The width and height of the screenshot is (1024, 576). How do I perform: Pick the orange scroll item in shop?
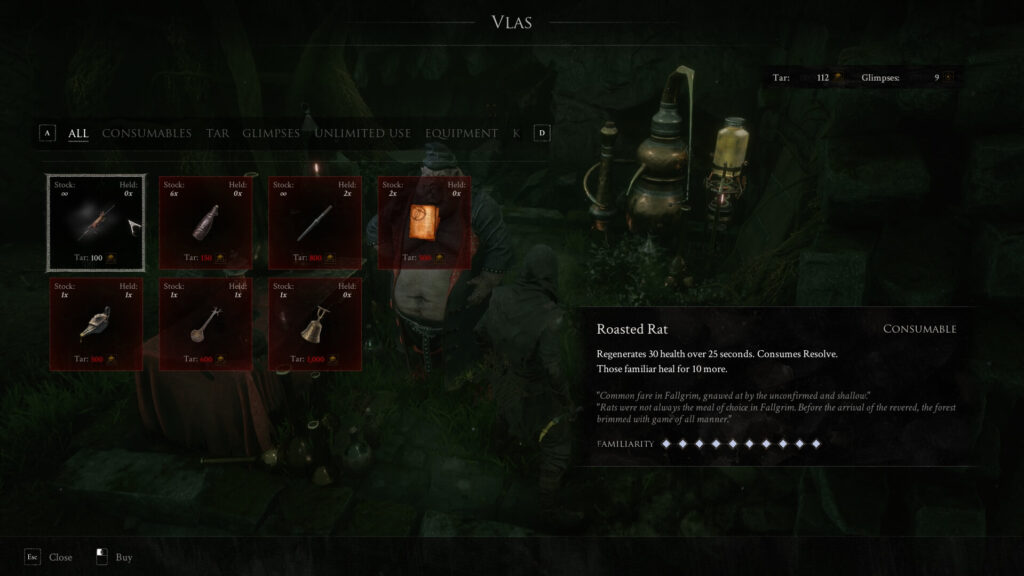click(x=424, y=222)
